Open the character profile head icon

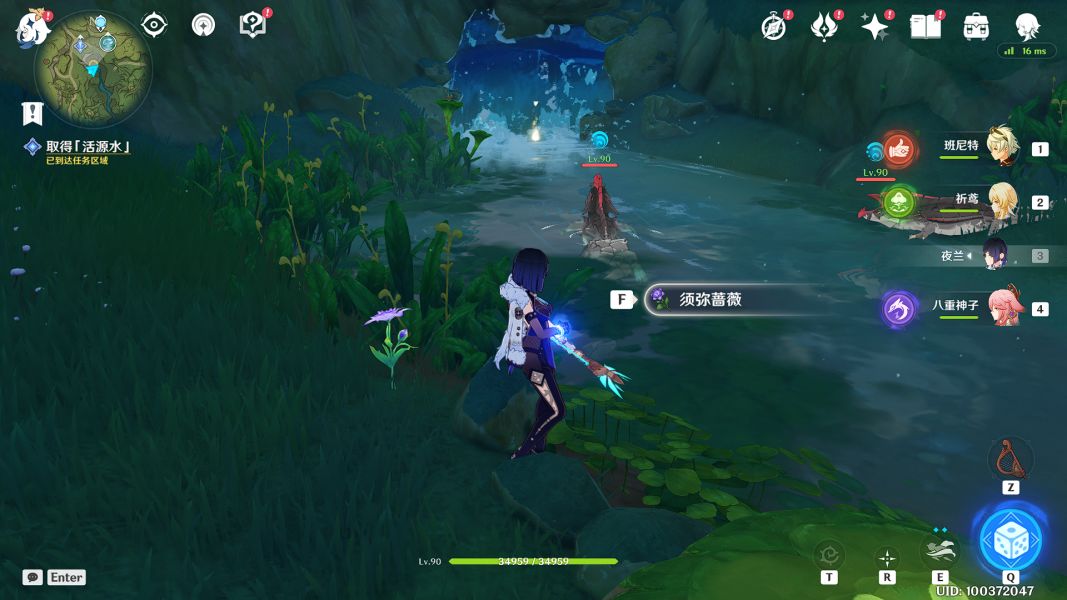point(1027,27)
